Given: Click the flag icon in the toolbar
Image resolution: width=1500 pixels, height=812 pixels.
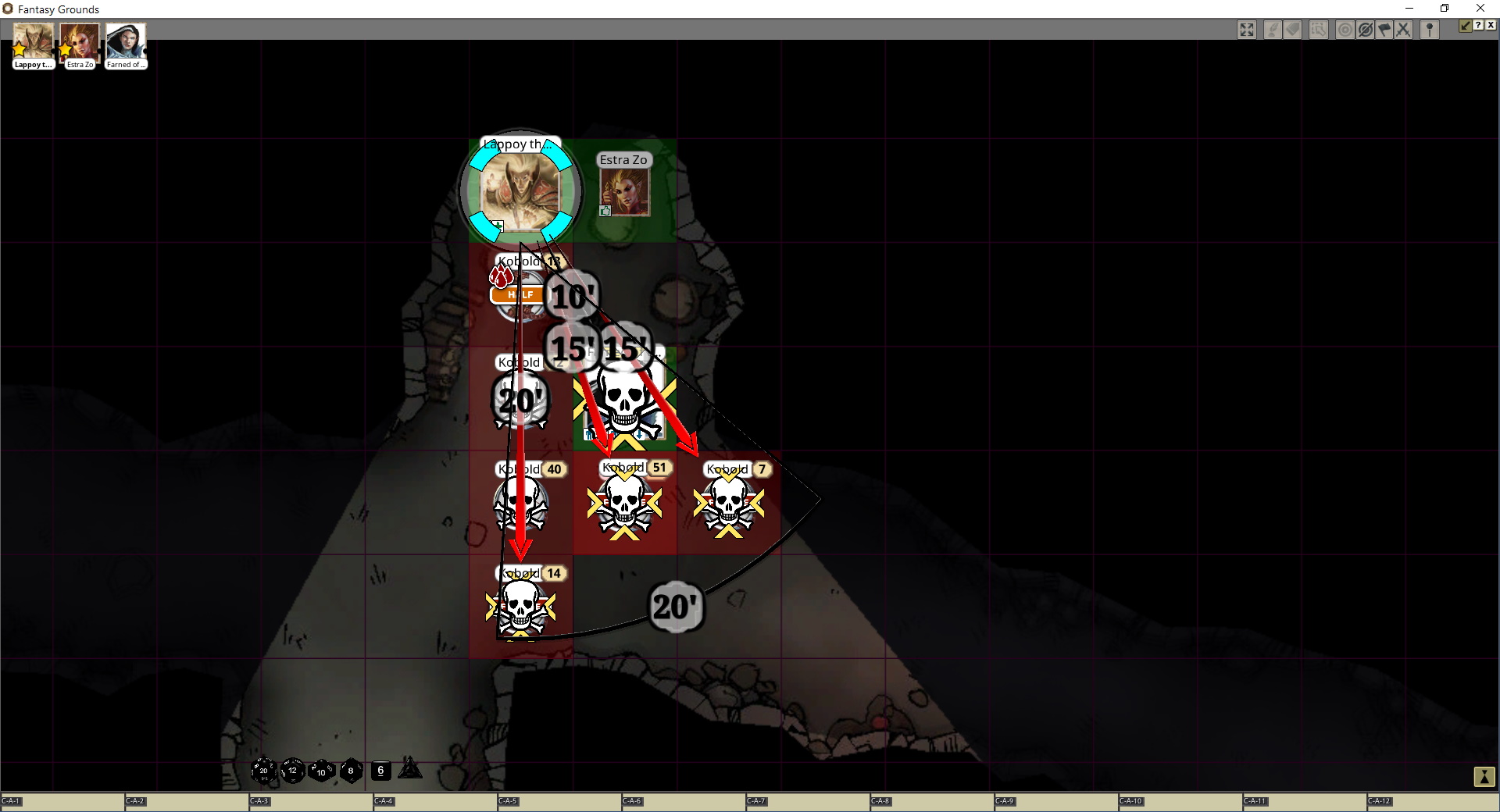Looking at the screenshot, I should [x=1384, y=30].
